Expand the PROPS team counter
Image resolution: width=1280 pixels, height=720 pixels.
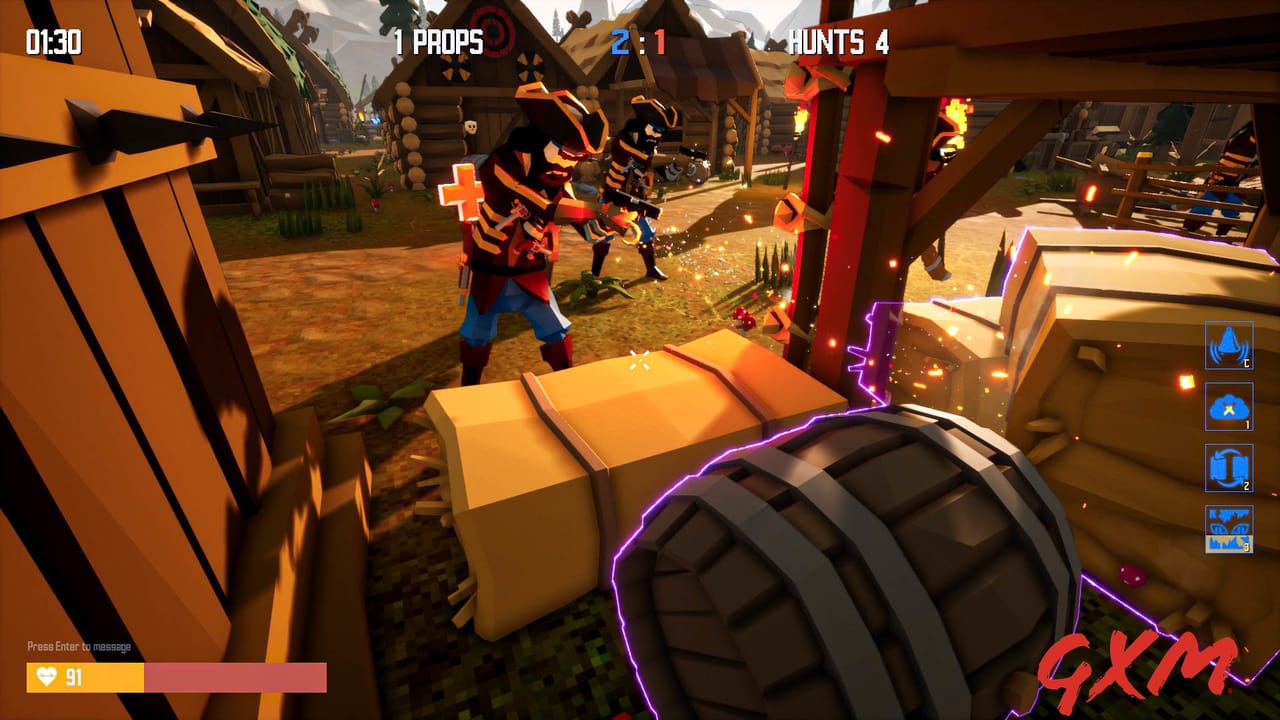(438, 42)
